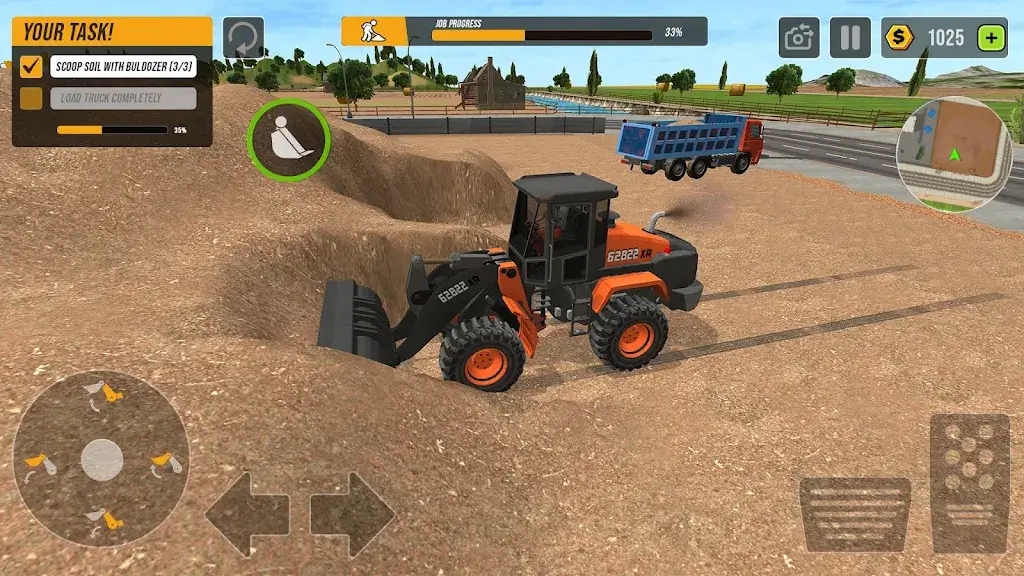Viewport: 1024px width, 576px height.
Task: Select the 'Scoop soil with bulldozer' task
Action: click(x=122, y=67)
